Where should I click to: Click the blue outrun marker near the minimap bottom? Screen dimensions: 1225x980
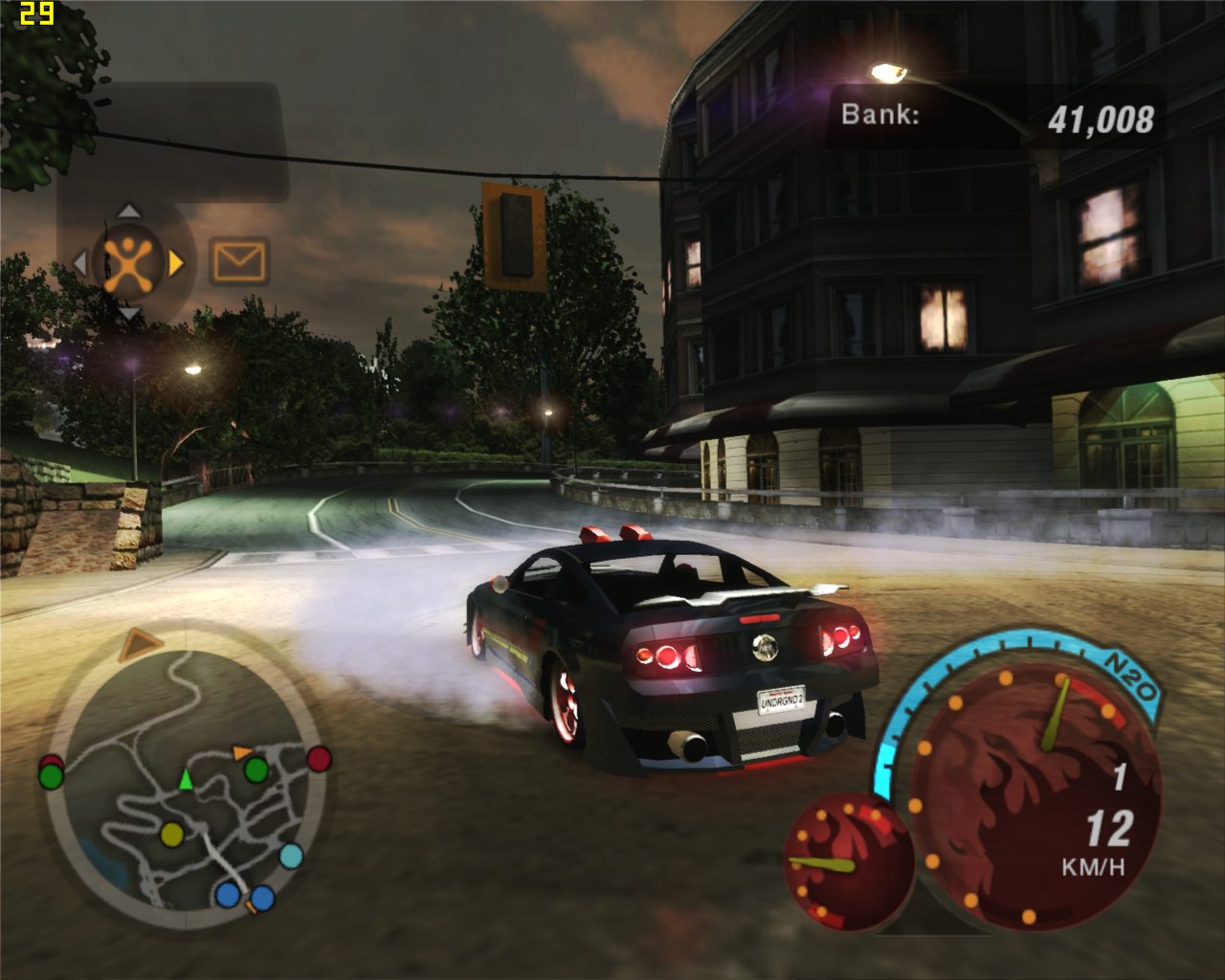click(x=227, y=895)
